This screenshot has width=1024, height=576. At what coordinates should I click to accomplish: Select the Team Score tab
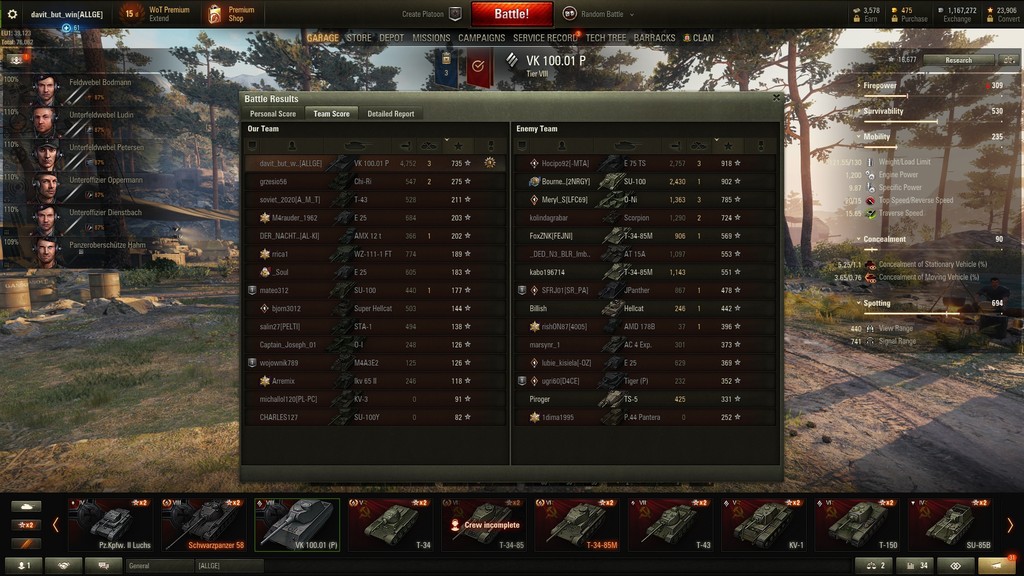pos(331,114)
